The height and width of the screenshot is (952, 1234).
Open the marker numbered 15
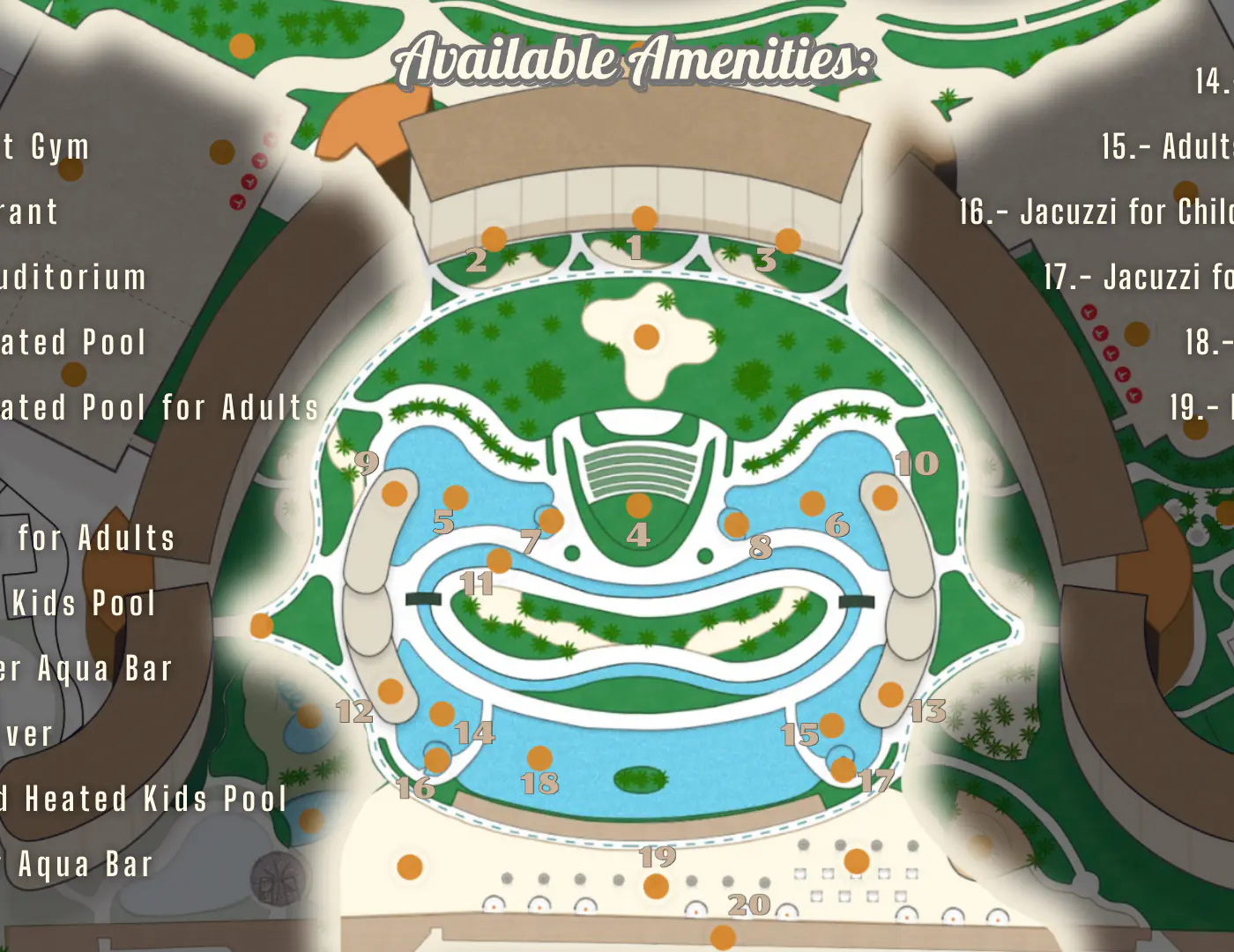(x=831, y=725)
